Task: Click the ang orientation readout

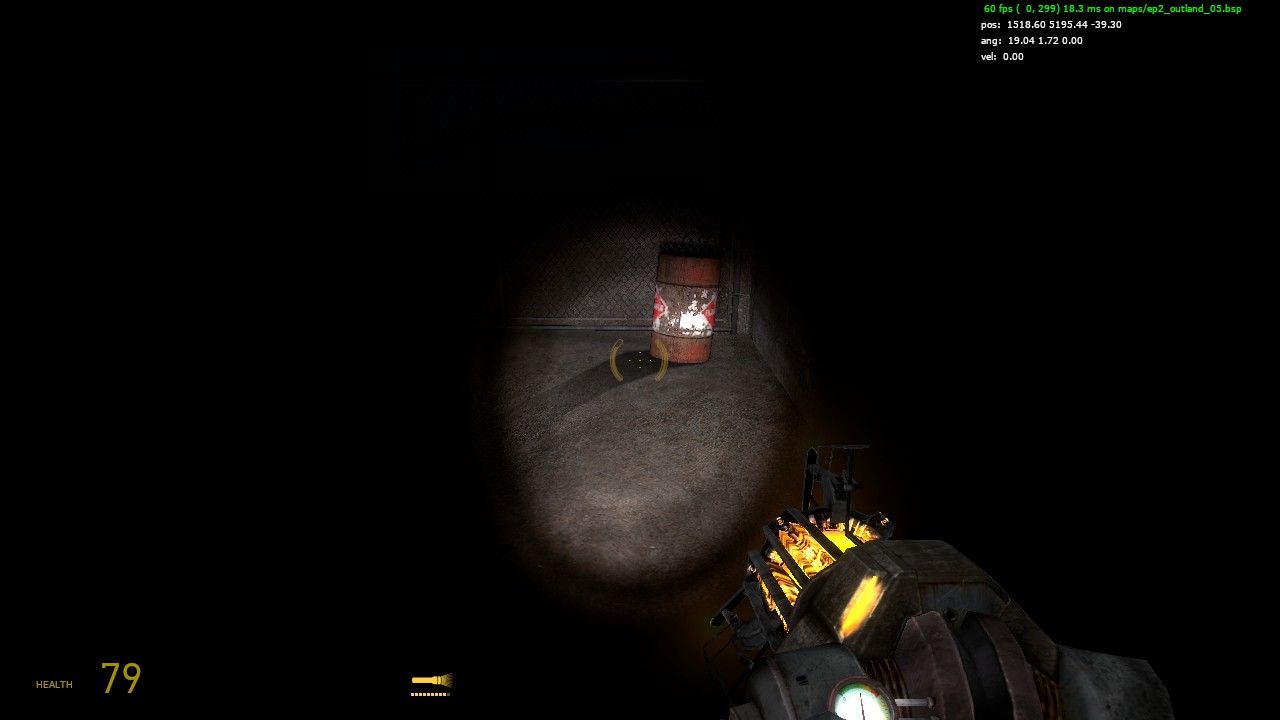Action: [1032, 40]
